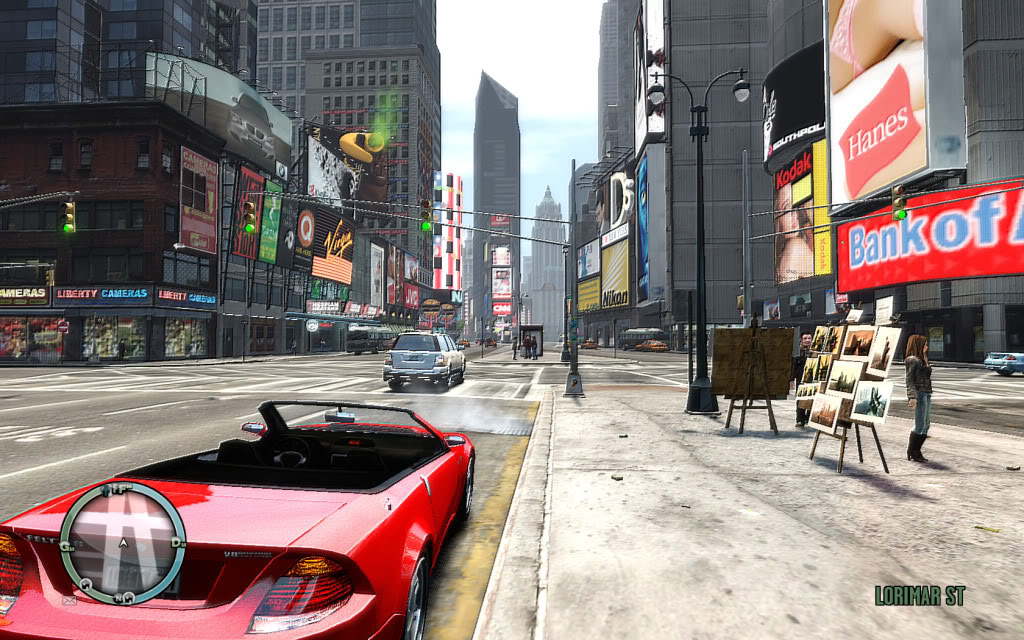The height and width of the screenshot is (640, 1024).
Task: Open the envelope message icon
Action: (x=69, y=601)
